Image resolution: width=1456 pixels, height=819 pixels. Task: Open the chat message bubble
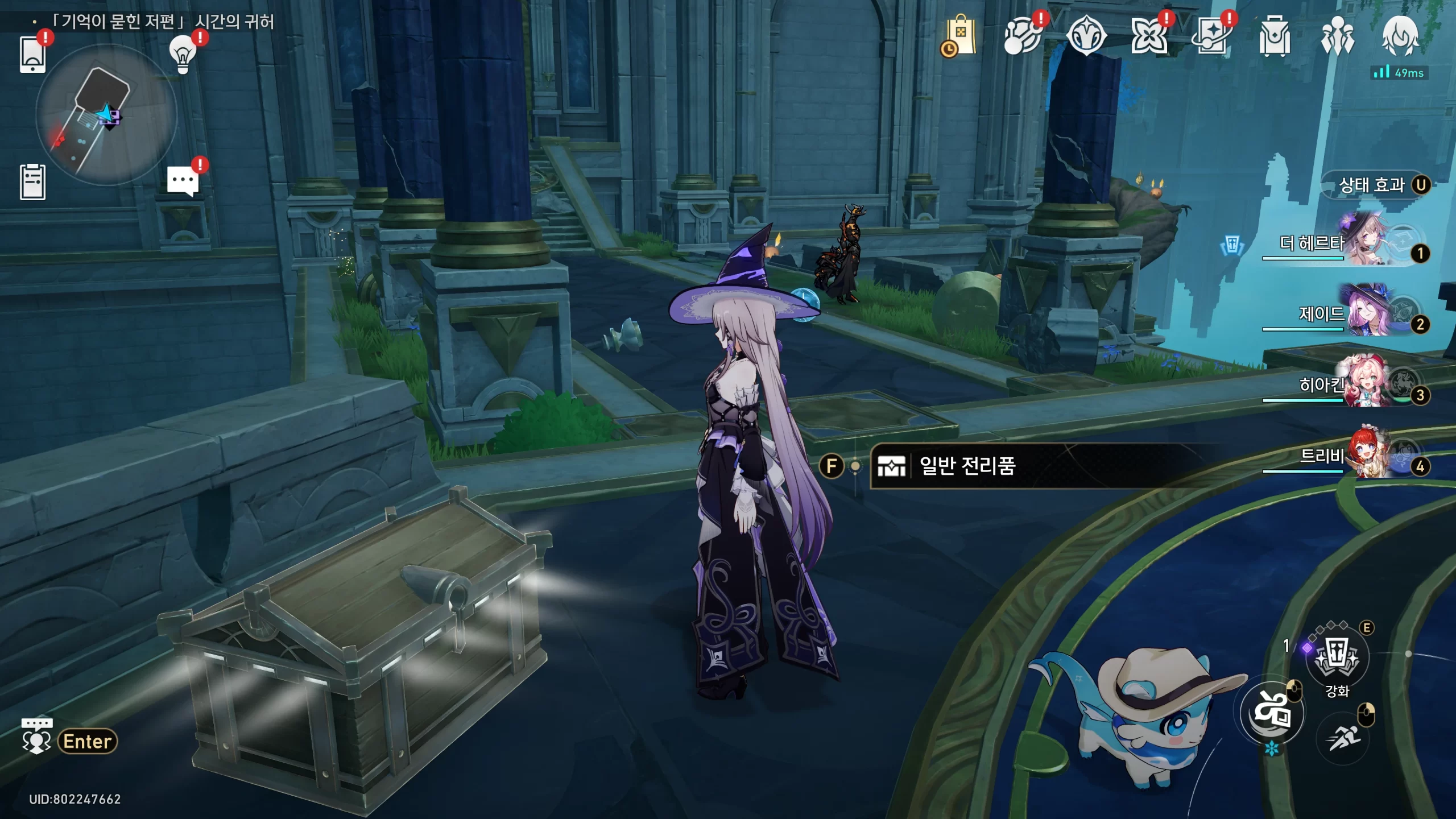pos(183,182)
